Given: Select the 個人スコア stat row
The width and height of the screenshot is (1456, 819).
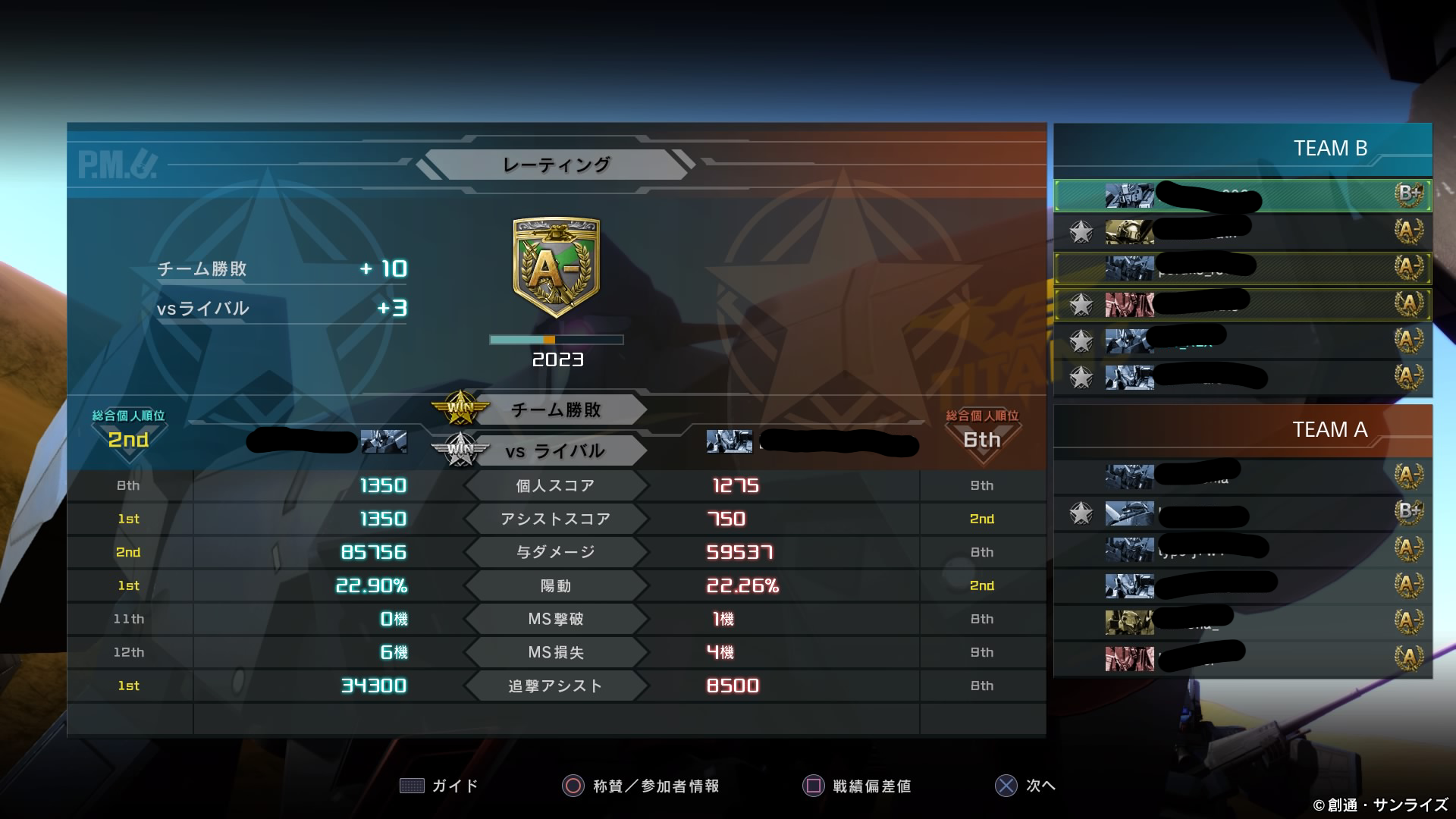Looking at the screenshot, I should point(556,486).
